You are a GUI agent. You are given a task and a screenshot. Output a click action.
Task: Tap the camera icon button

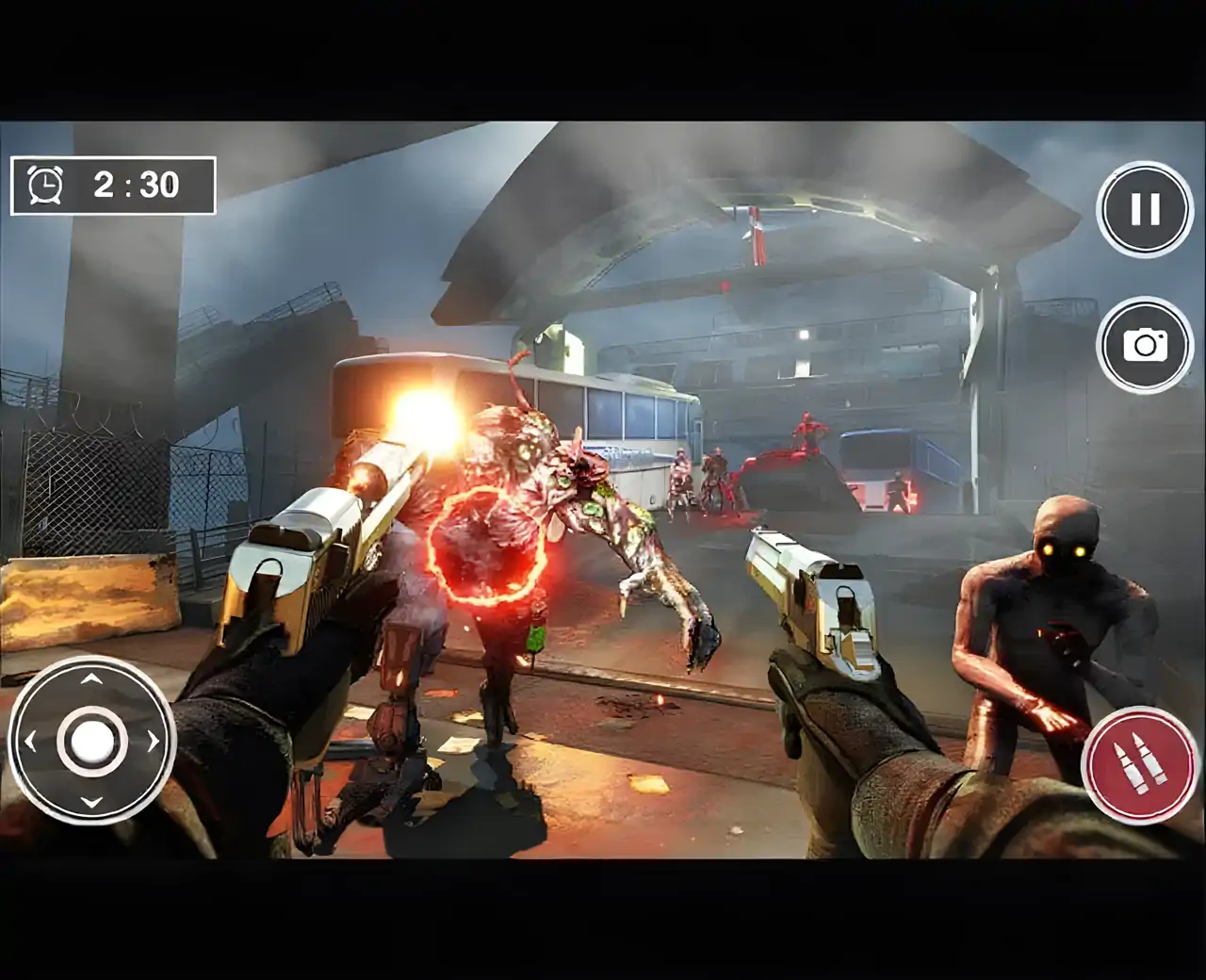[1145, 345]
